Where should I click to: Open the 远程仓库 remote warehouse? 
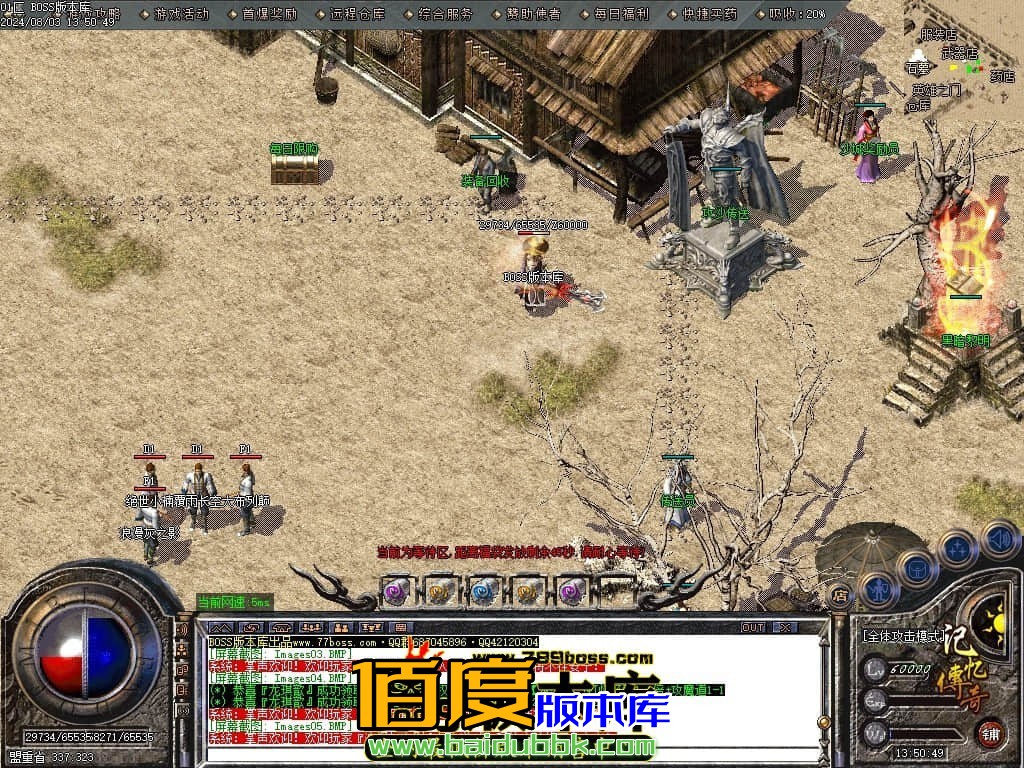(x=356, y=14)
